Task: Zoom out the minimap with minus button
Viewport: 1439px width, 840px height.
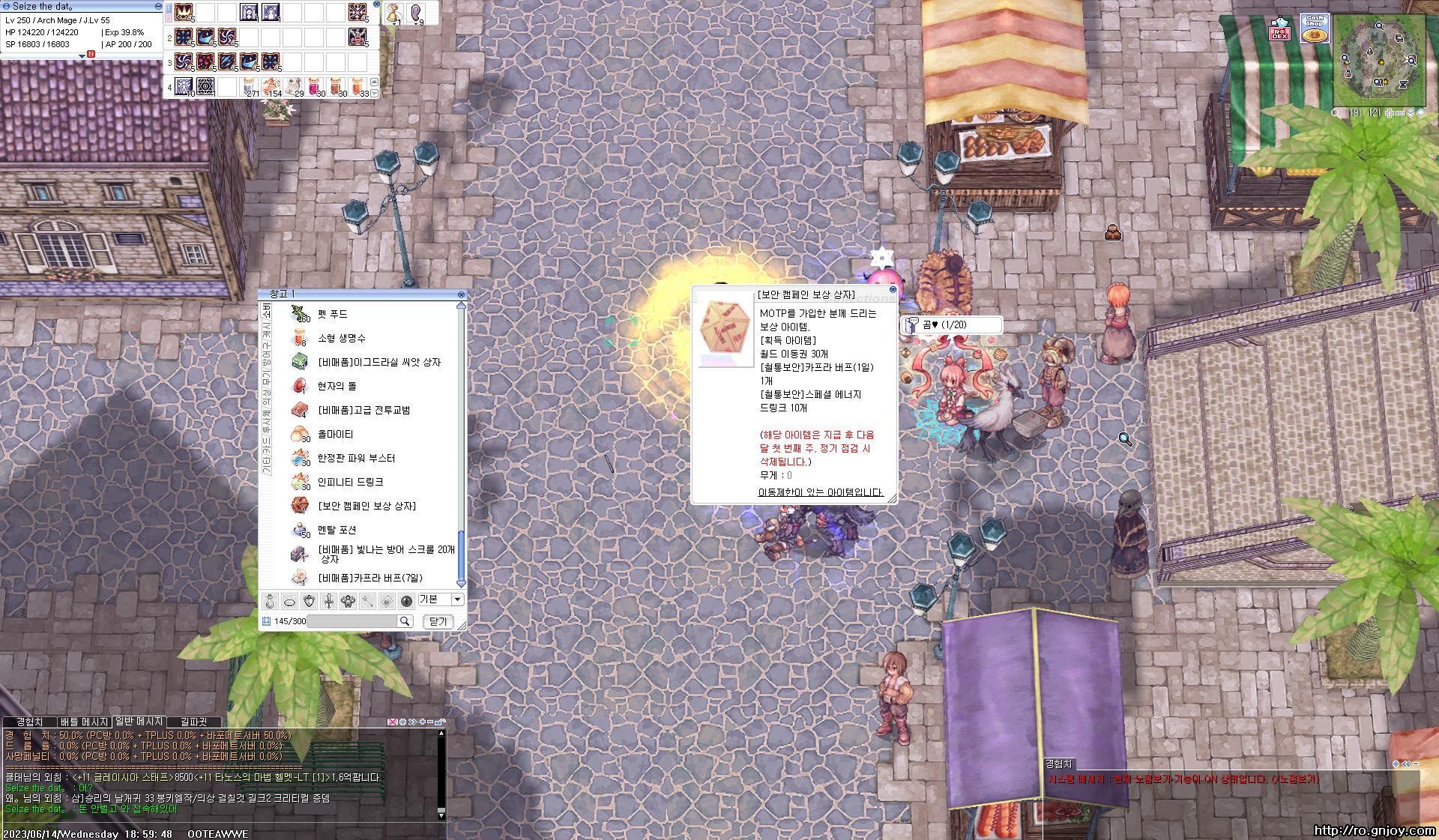Action: (x=1400, y=113)
